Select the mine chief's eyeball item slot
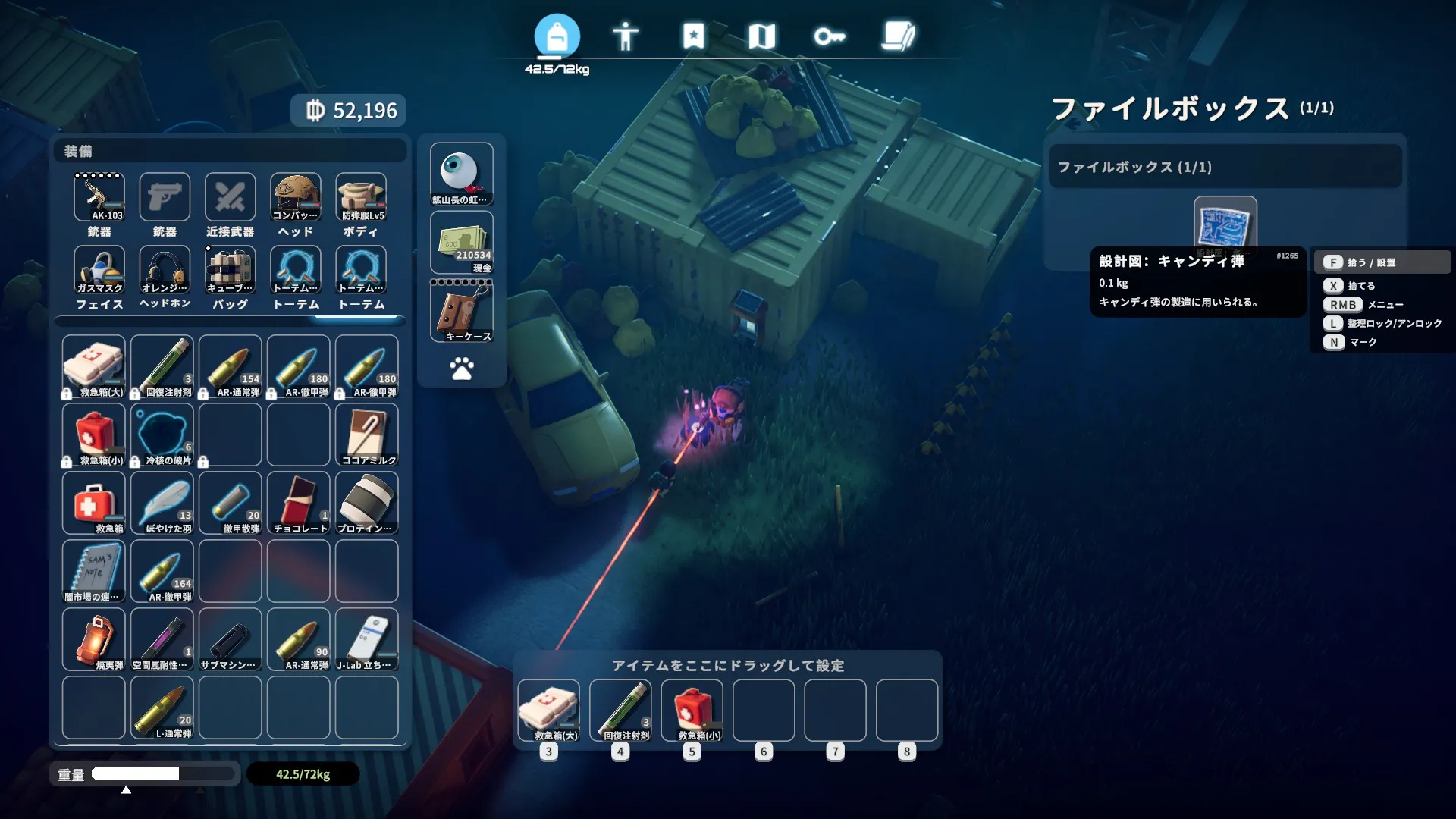The height and width of the screenshot is (819, 1456). click(x=462, y=174)
